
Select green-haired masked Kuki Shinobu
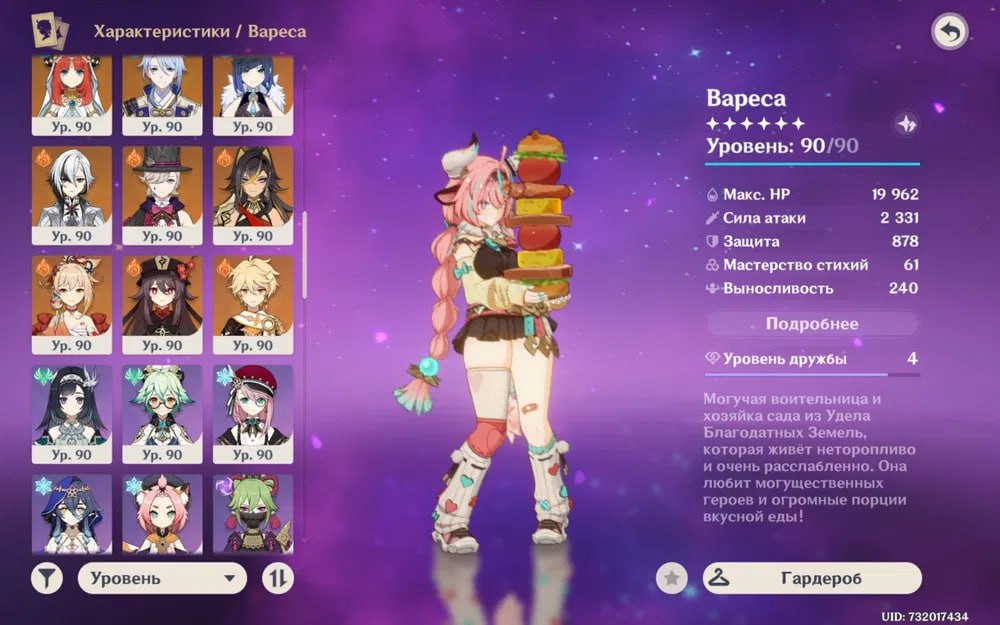tap(253, 514)
